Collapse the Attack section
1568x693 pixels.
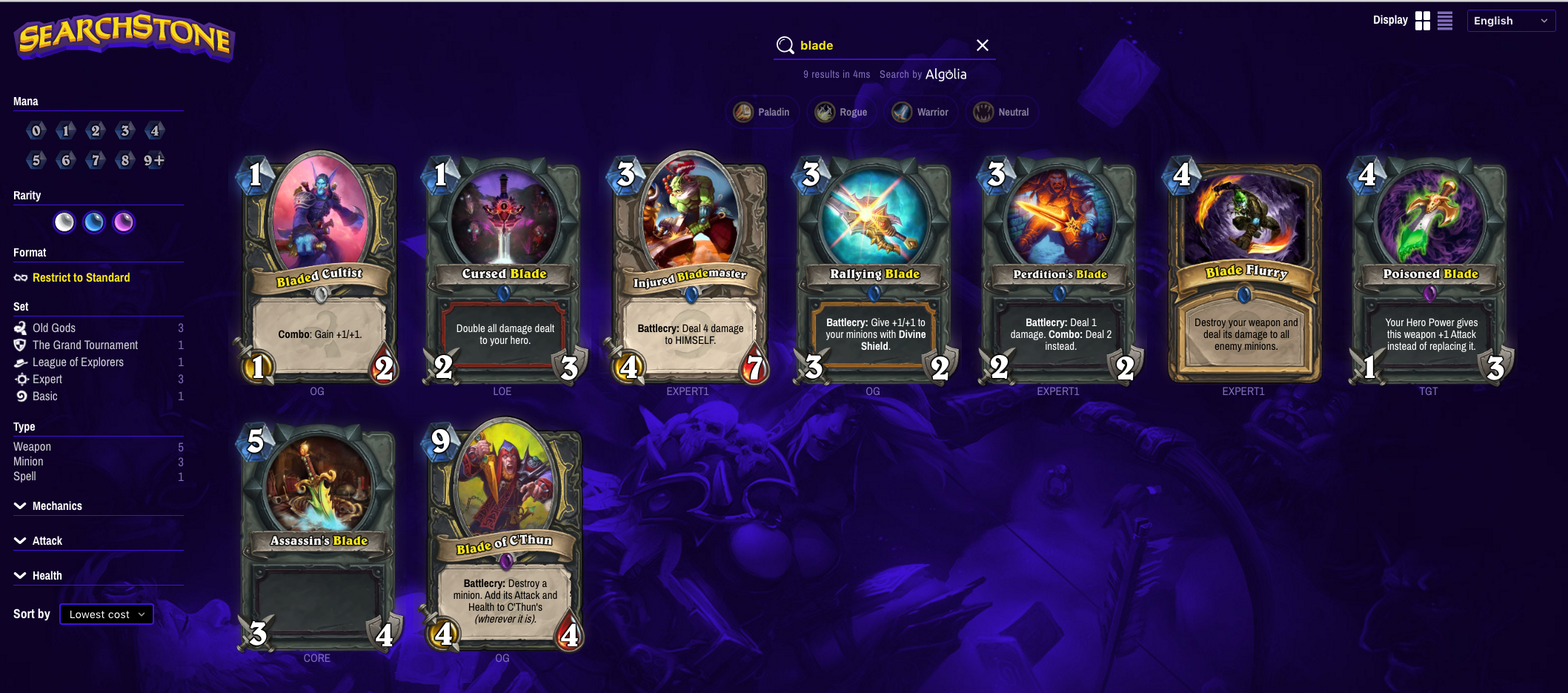pos(47,540)
